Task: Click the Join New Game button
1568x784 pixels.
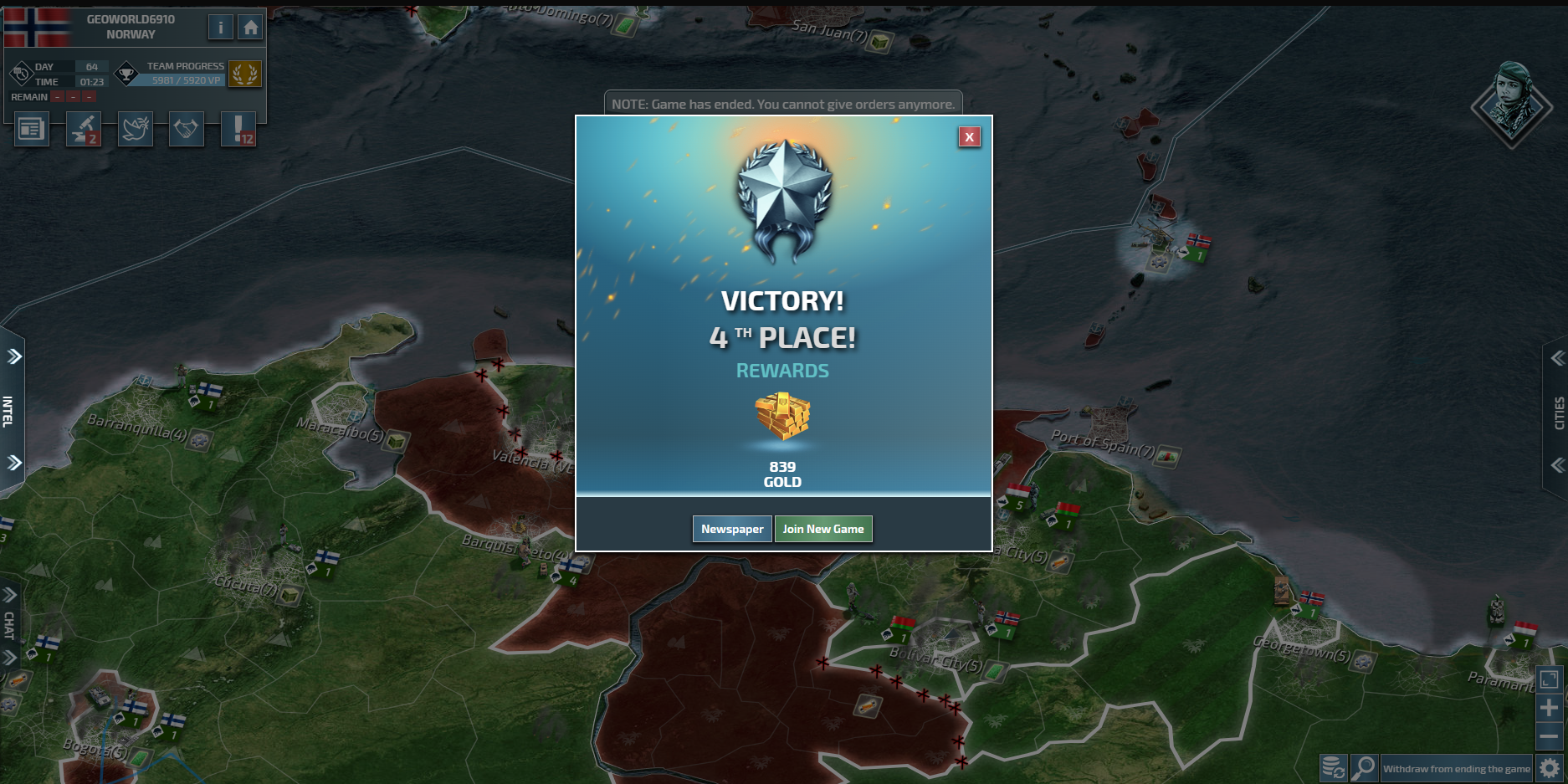Action: 823,529
